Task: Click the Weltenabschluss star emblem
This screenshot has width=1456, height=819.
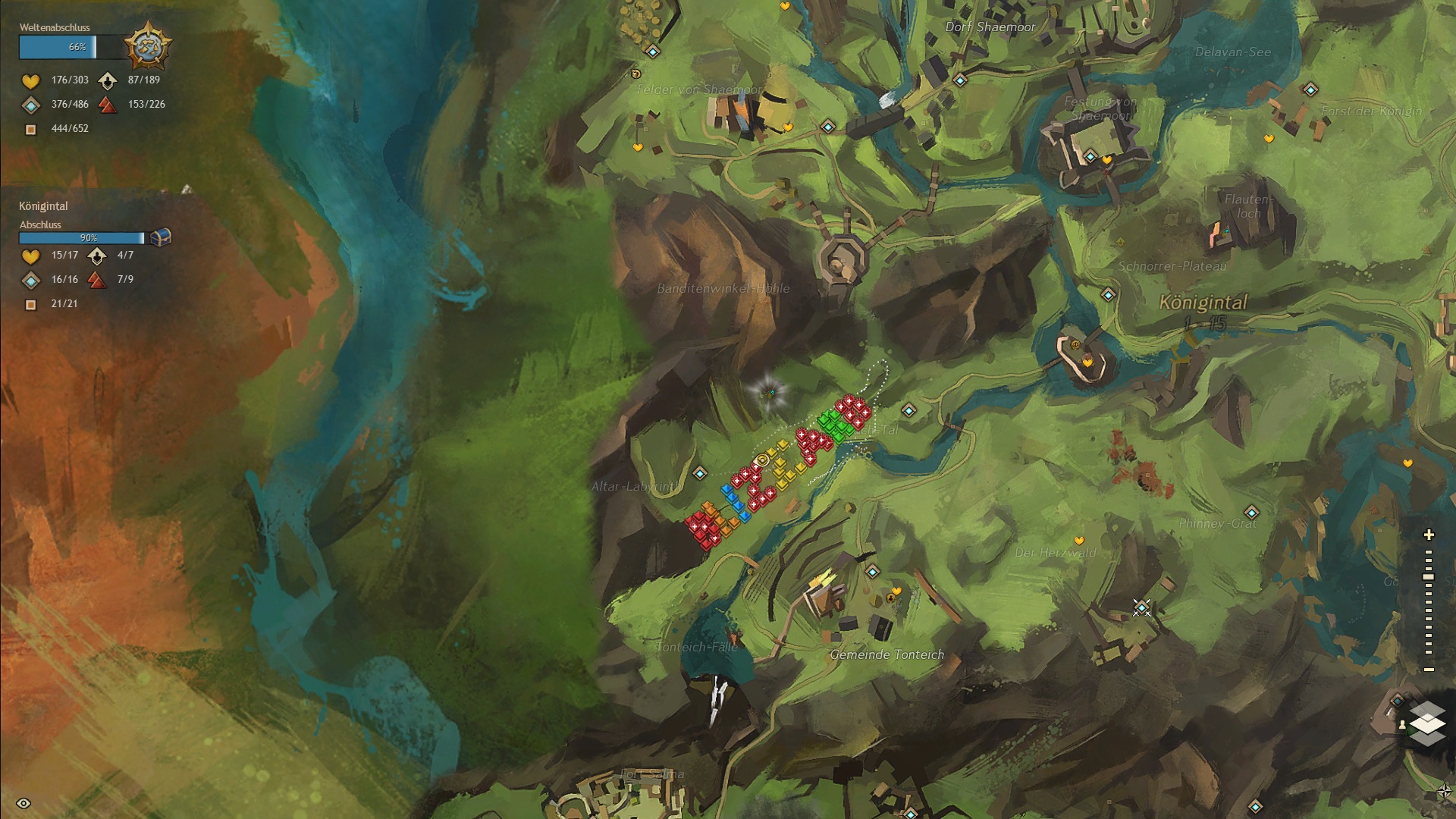Action: (147, 46)
